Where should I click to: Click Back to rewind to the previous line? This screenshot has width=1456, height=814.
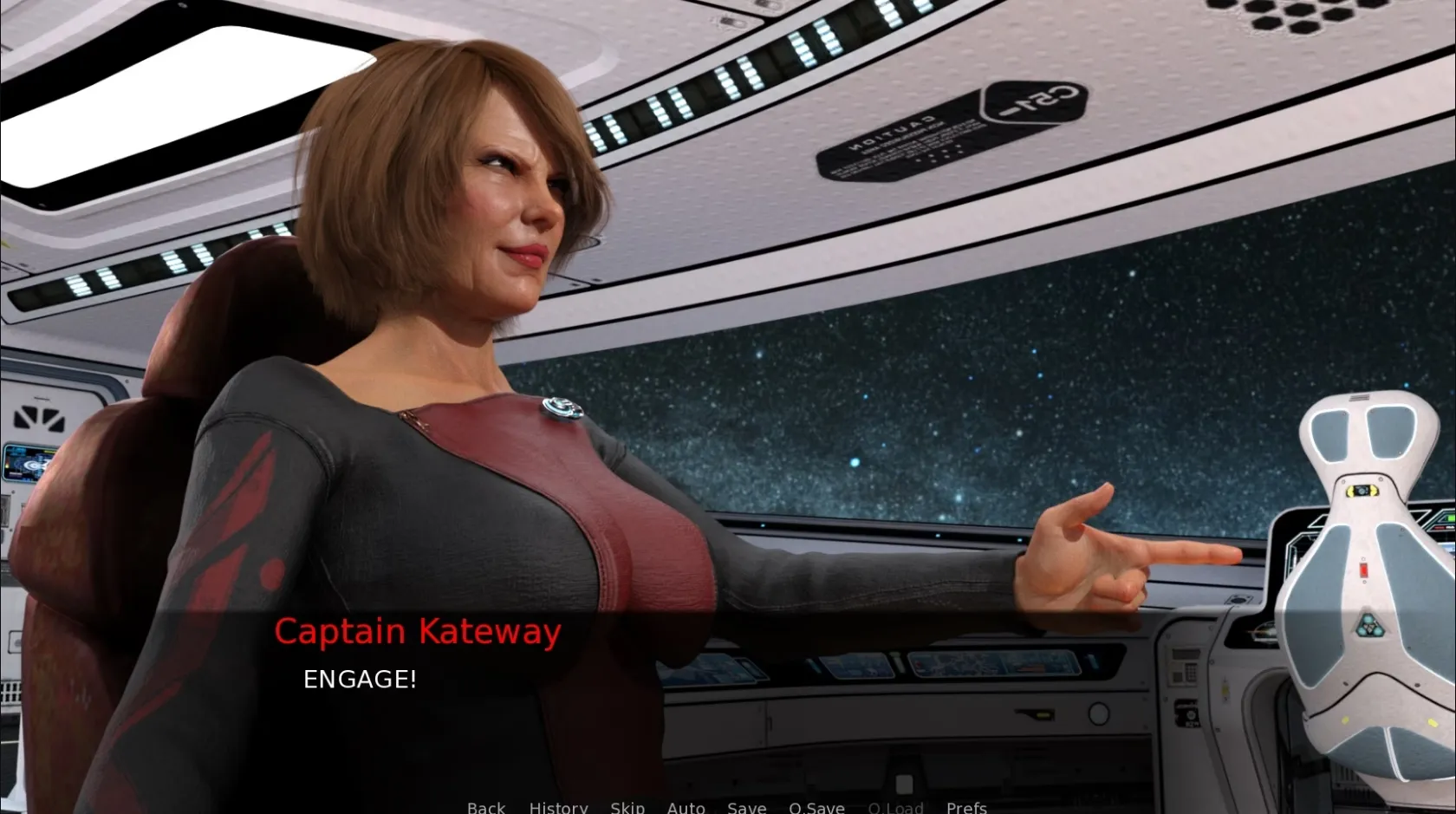(x=485, y=807)
